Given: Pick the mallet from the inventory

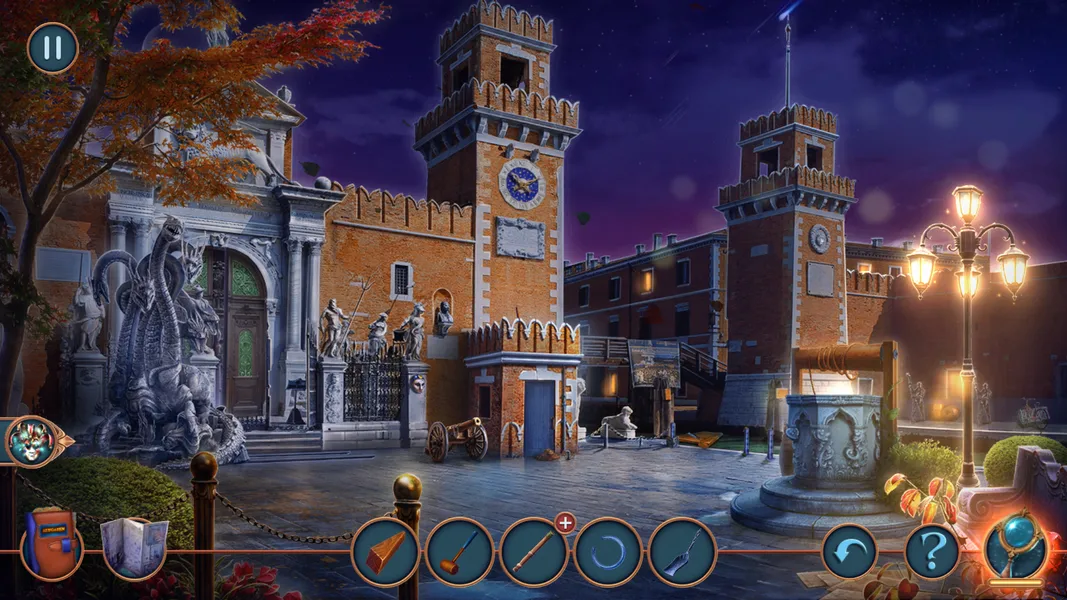Looking at the screenshot, I should (x=459, y=552).
